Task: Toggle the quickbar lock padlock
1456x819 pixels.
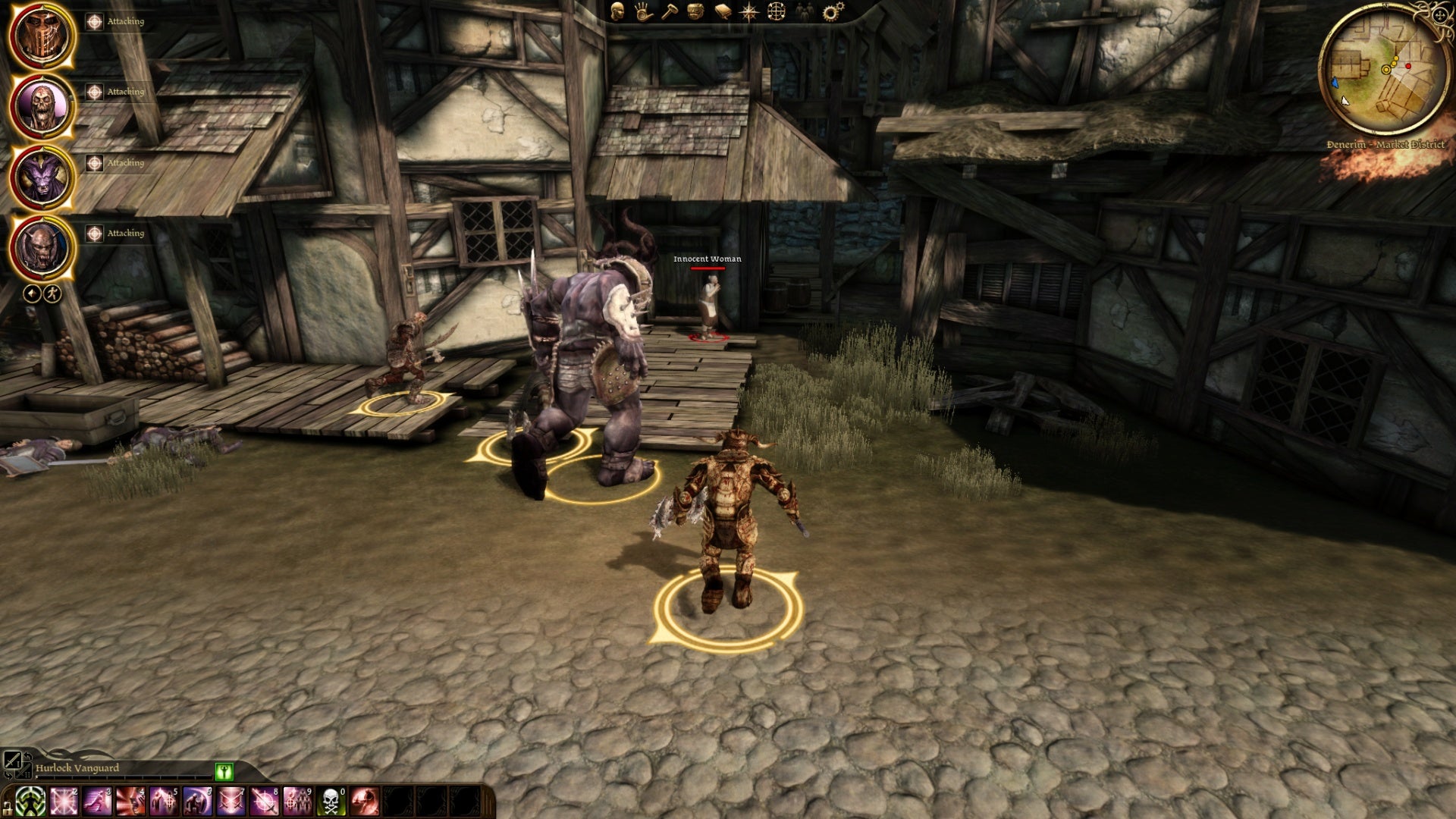Action: (x=8, y=805)
